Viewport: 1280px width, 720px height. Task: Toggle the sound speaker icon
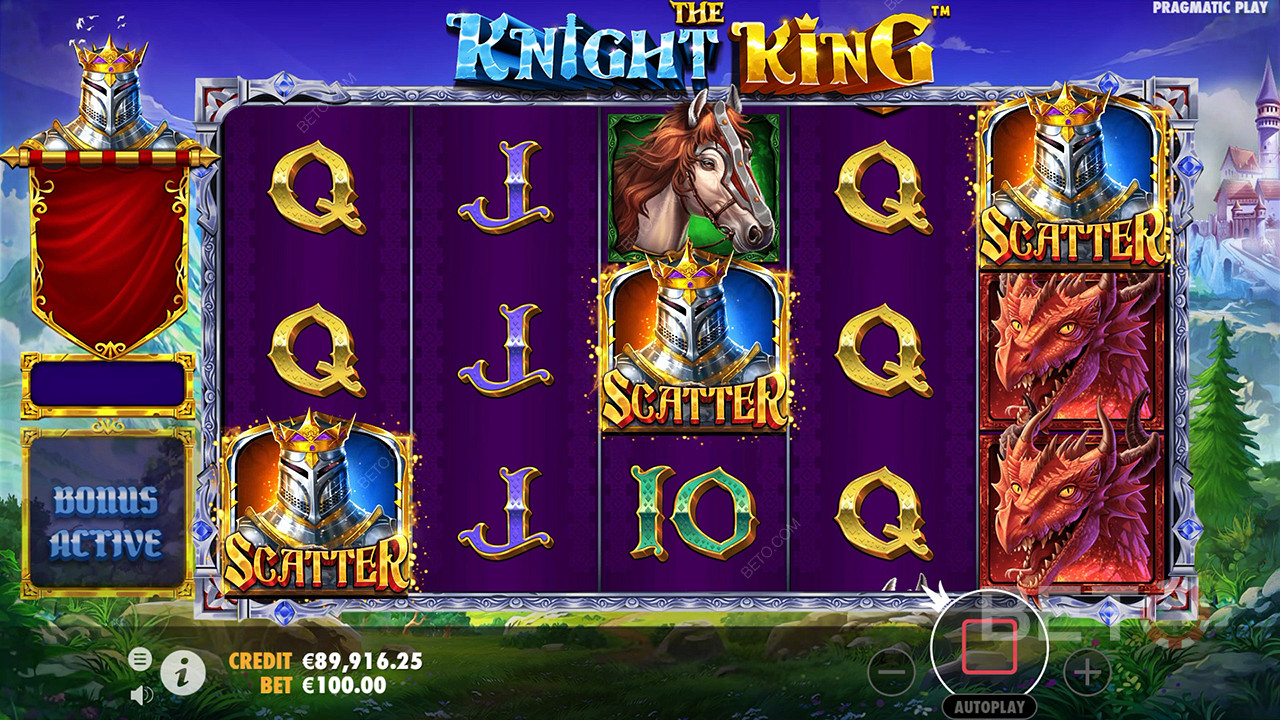point(141,693)
